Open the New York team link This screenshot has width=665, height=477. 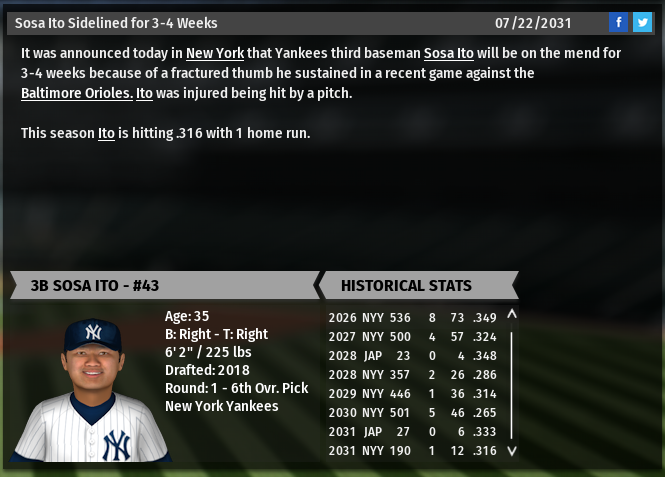click(215, 53)
